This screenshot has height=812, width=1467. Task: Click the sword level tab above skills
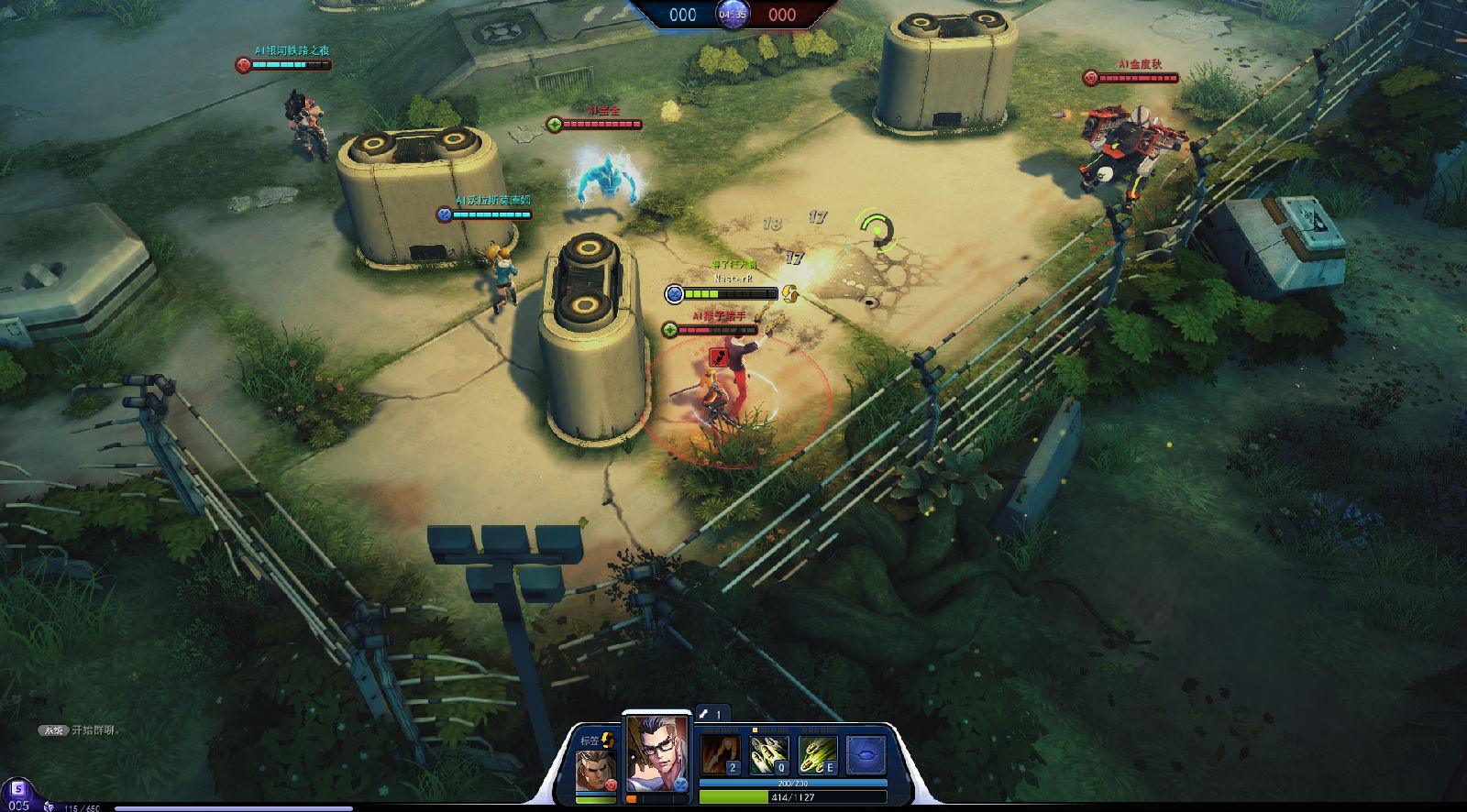coord(711,713)
